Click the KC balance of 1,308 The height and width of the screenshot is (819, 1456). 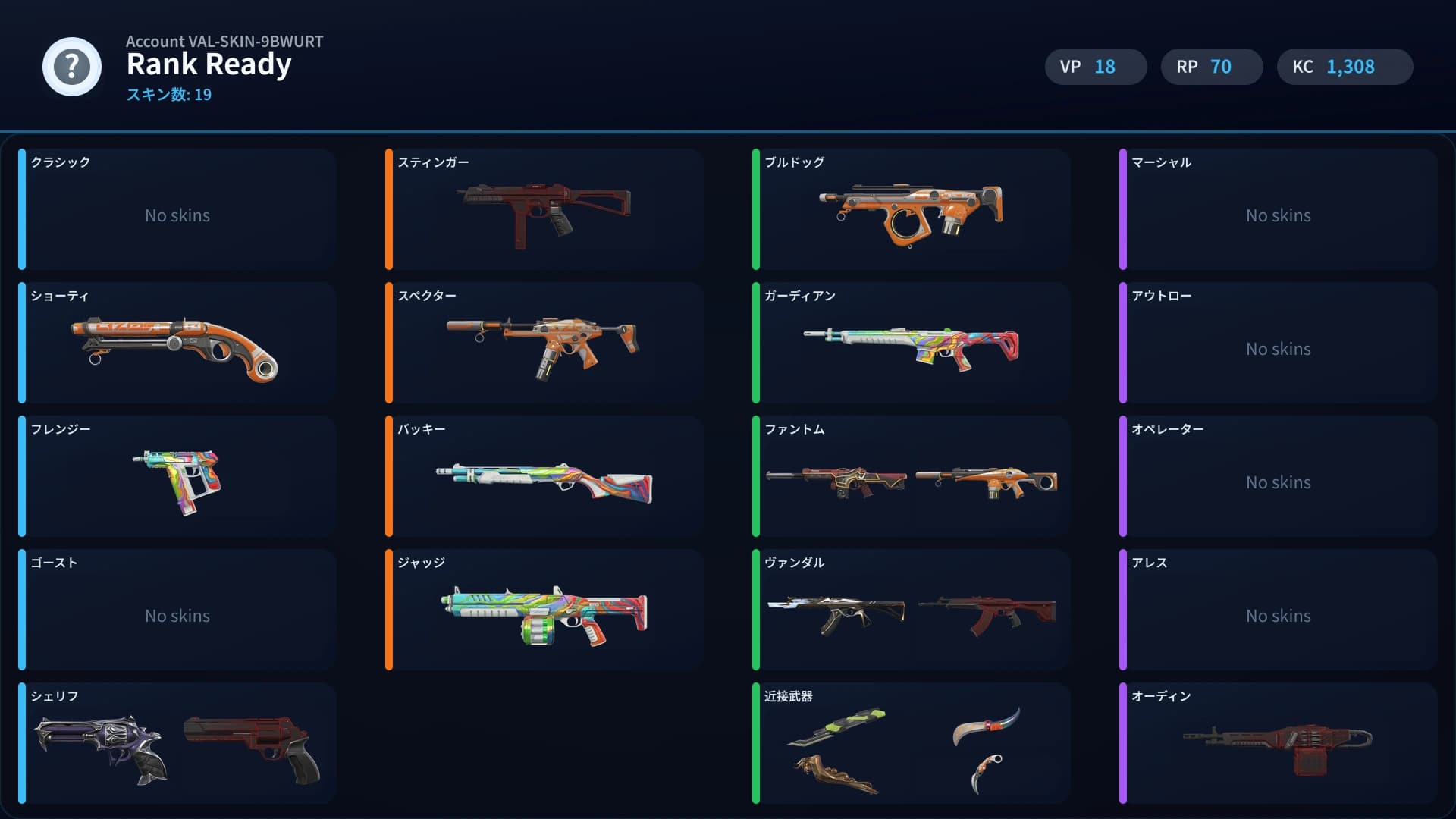pyautogui.click(x=1345, y=67)
